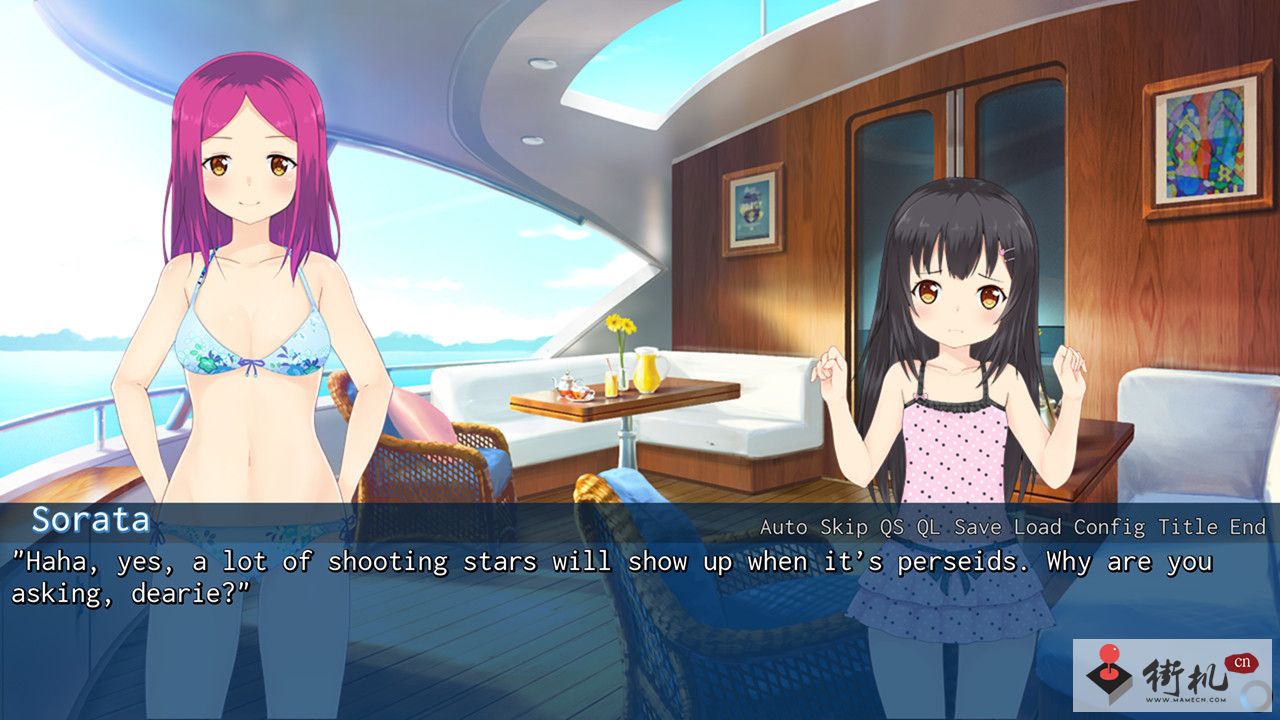Click QL to quick load
This screenshot has width=1280, height=720.
tap(927, 527)
